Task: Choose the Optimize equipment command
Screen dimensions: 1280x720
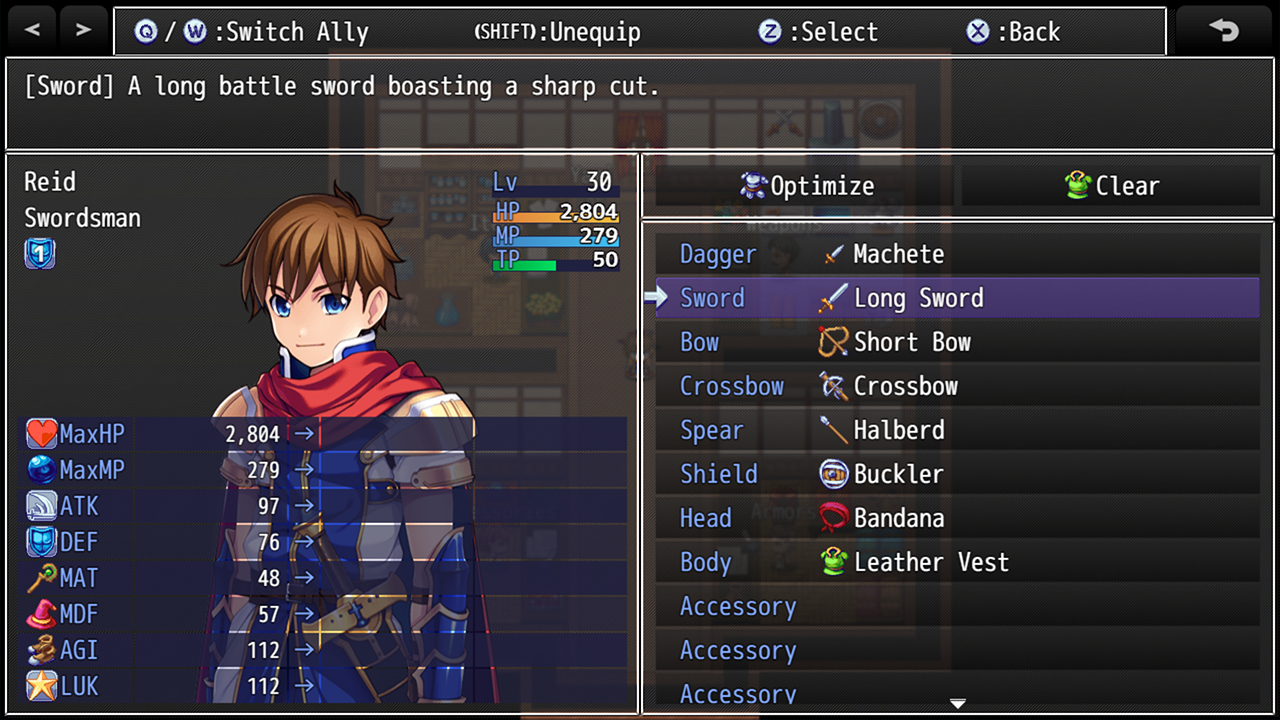Action: pyautogui.click(x=806, y=186)
